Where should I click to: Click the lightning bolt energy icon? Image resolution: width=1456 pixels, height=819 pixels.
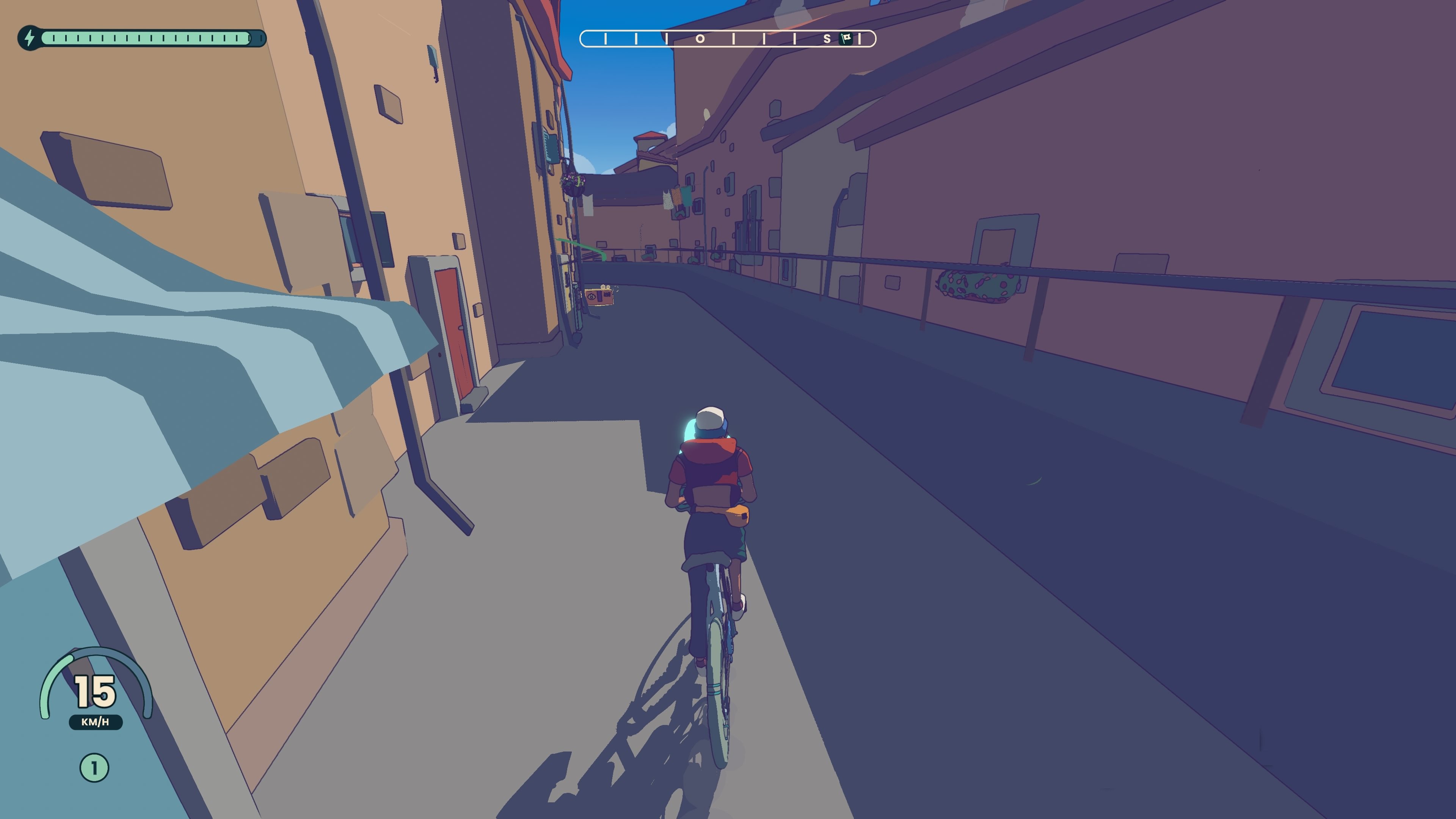pos(30,38)
